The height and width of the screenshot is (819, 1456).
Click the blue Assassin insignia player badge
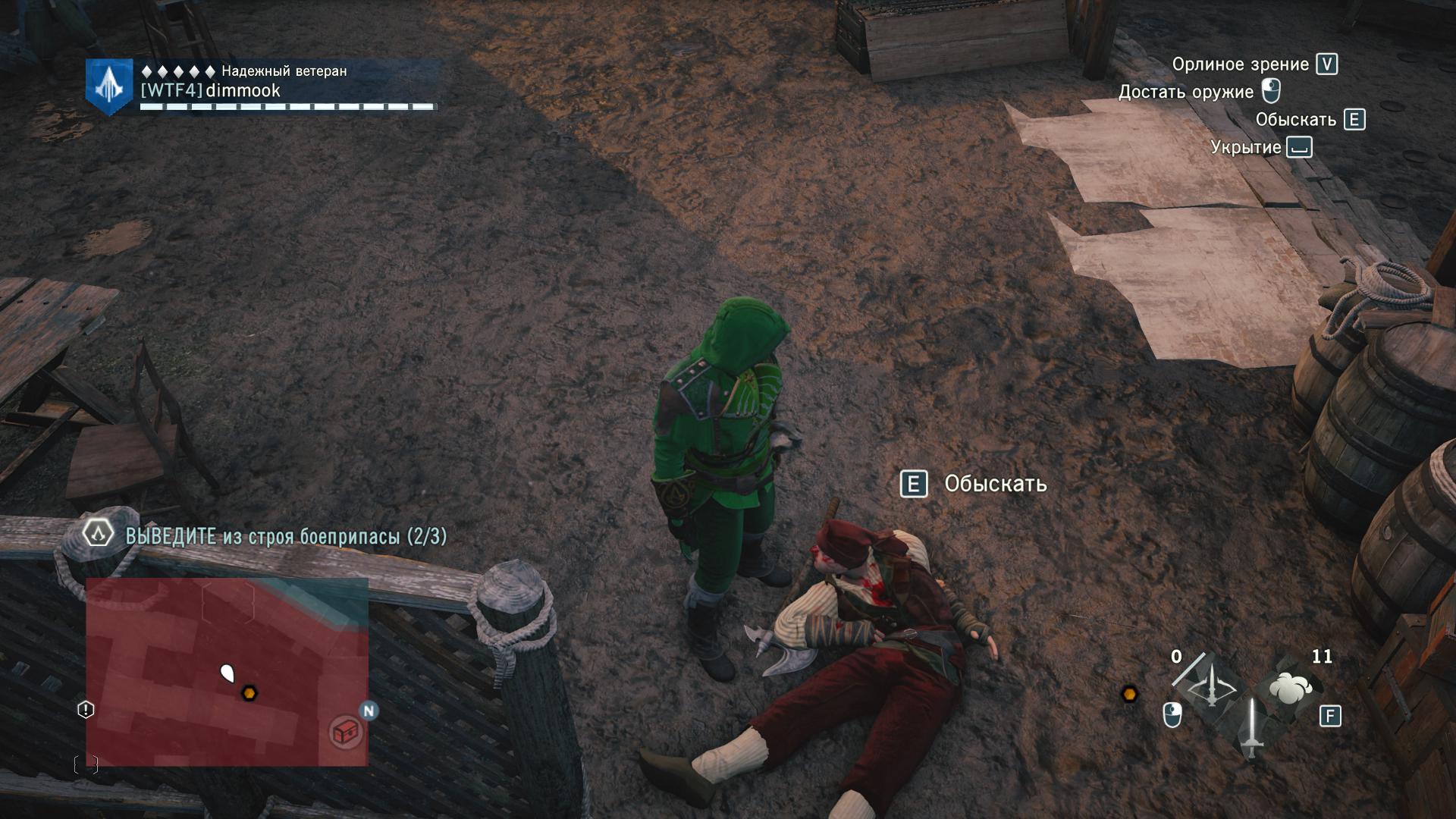click(x=109, y=87)
